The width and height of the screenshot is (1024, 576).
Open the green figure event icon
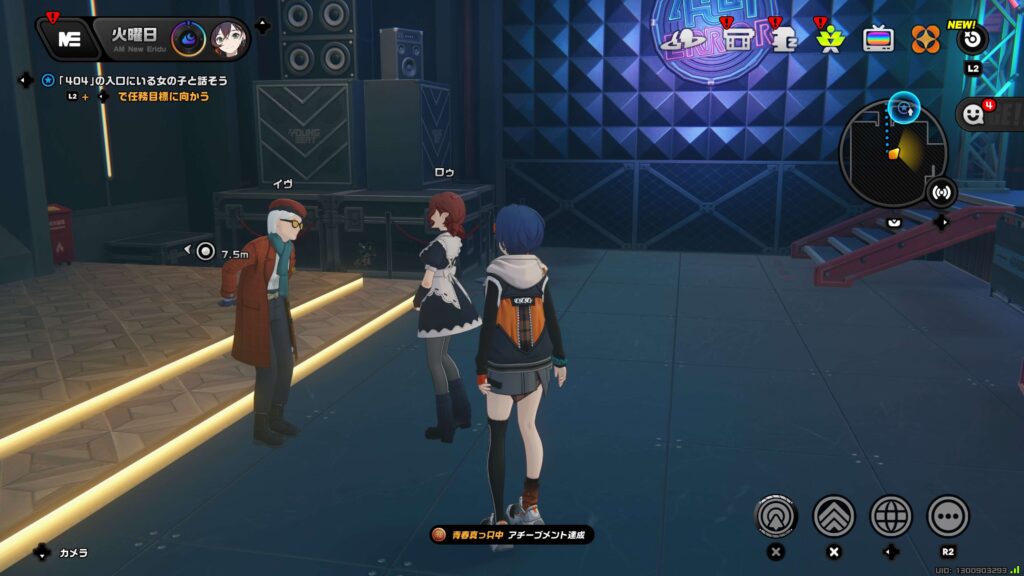(829, 39)
